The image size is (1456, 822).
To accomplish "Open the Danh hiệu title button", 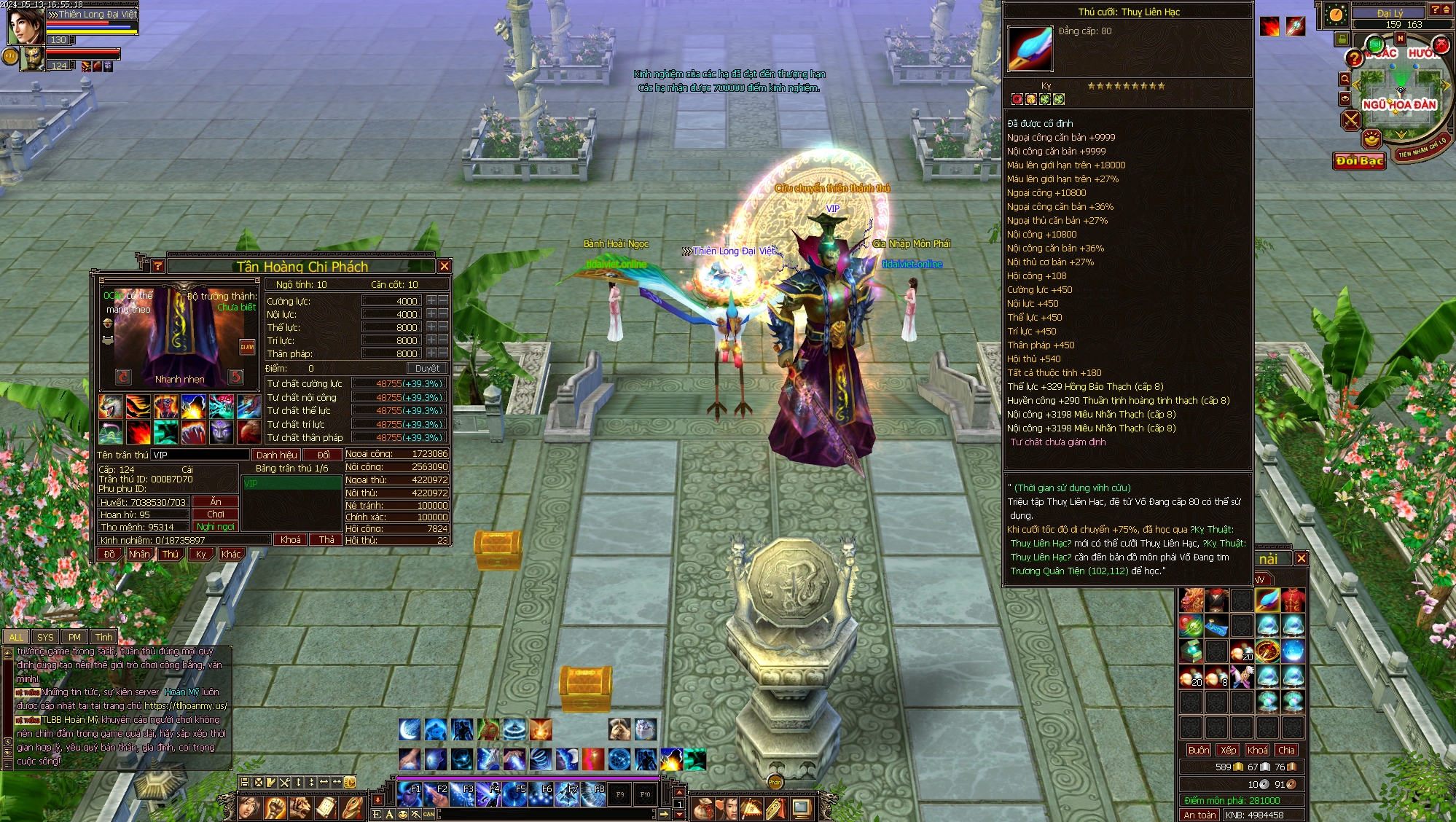I will coord(276,455).
